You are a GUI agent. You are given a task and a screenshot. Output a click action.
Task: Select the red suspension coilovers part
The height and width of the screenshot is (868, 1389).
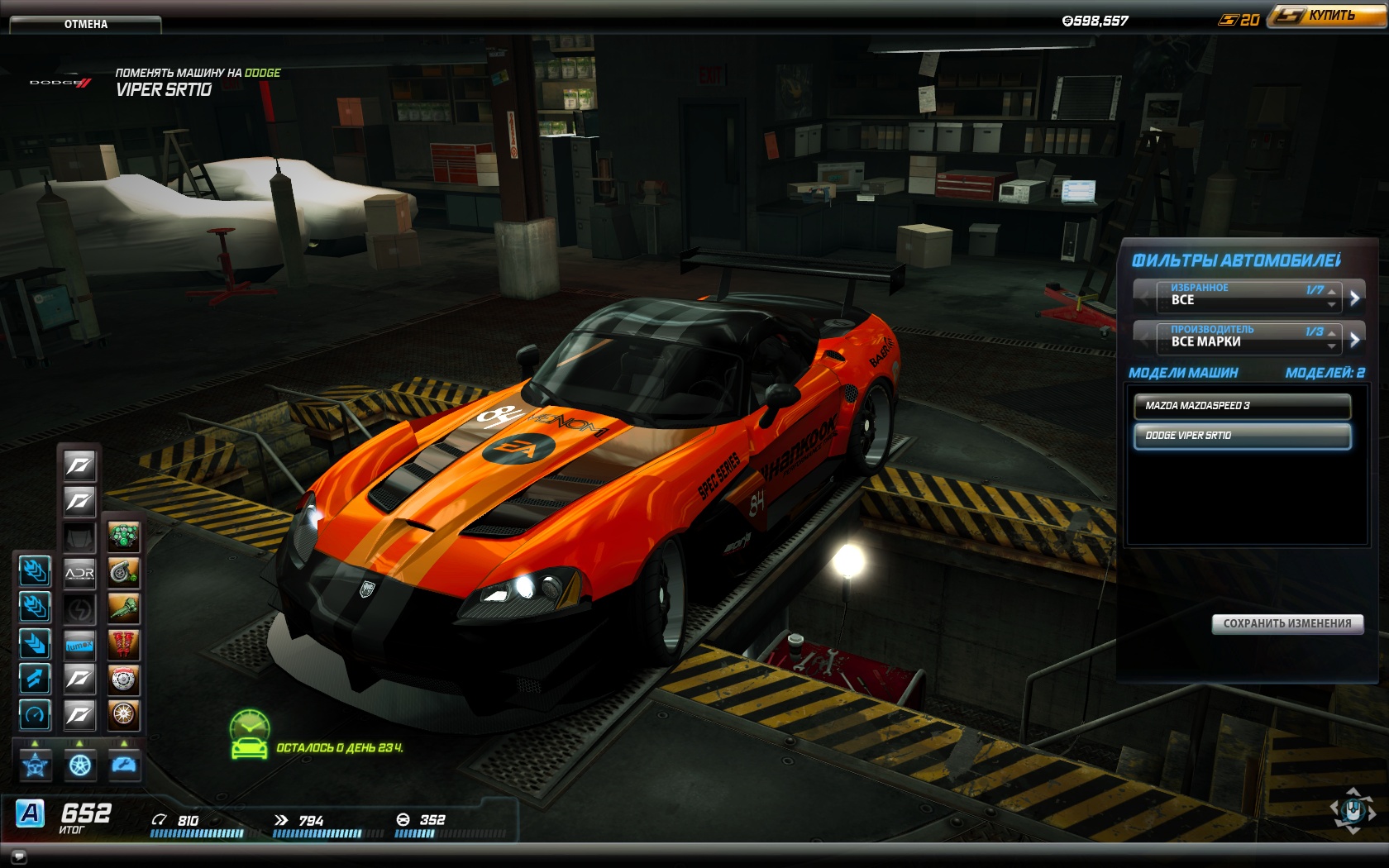pos(124,644)
